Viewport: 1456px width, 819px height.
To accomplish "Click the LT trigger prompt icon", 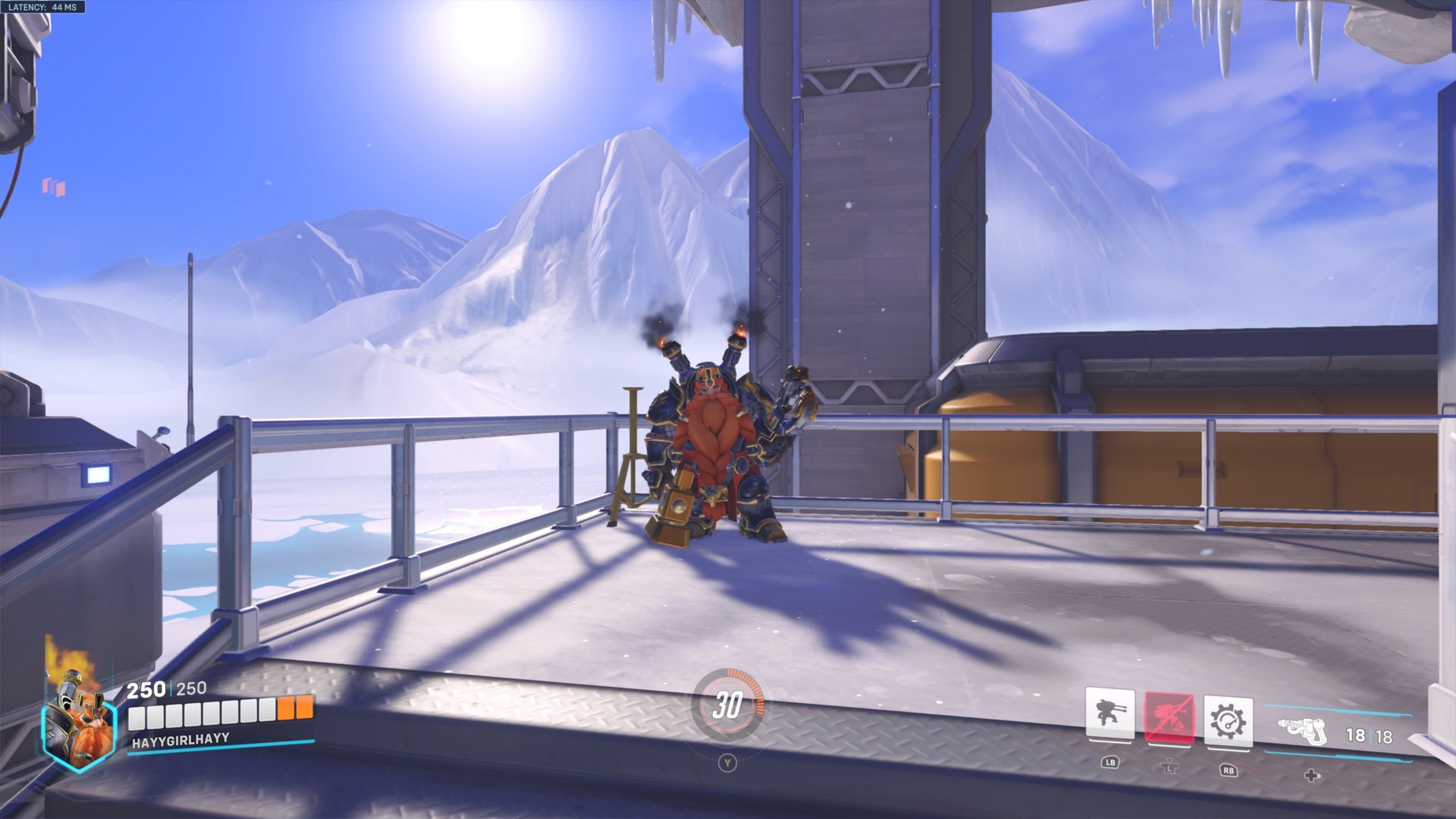I will click(x=1171, y=766).
